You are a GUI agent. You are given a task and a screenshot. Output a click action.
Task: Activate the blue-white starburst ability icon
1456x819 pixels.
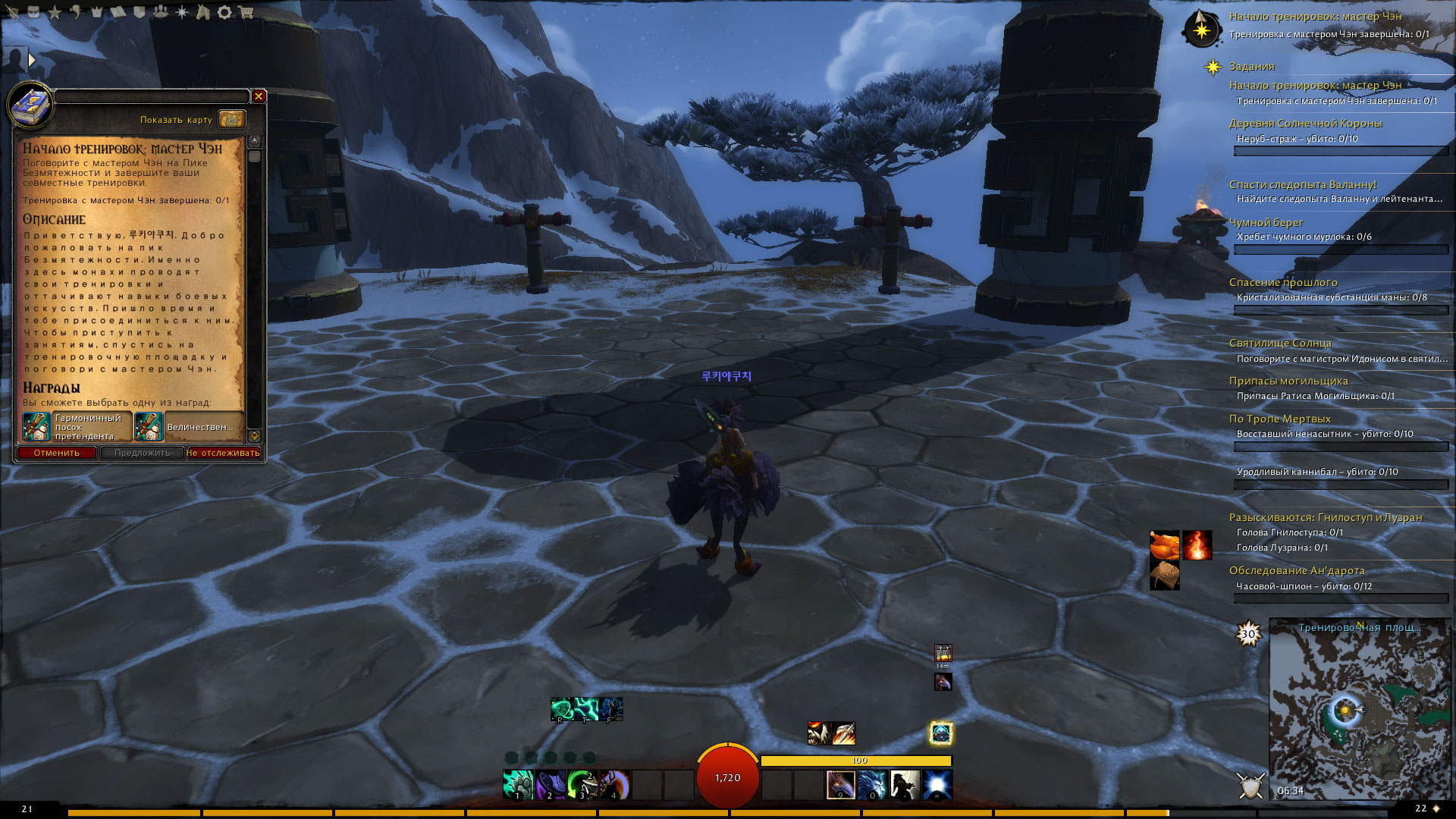pyautogui.click(x=937, y=785)
